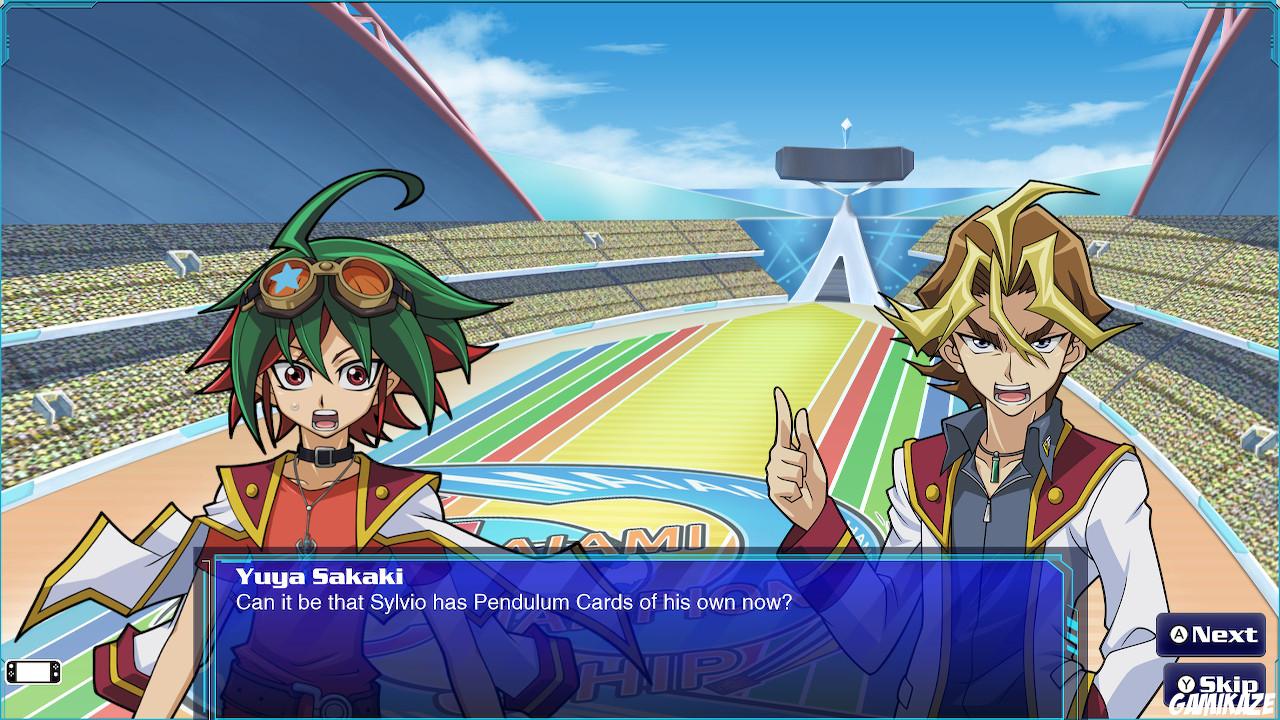The height and width of the screenshot is (720, 1280).
Task: Select the Next button to advance dialogue
Action: click(x=1210, y=636)
